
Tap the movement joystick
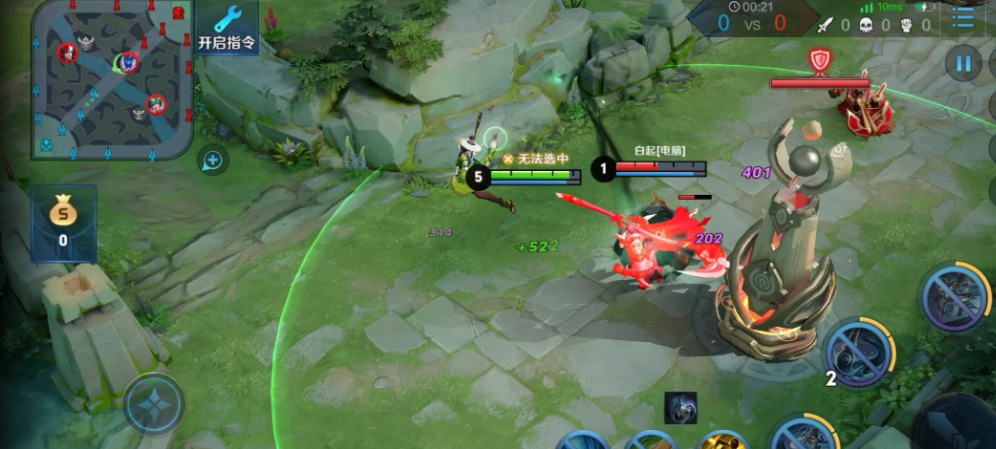point(154,403)
